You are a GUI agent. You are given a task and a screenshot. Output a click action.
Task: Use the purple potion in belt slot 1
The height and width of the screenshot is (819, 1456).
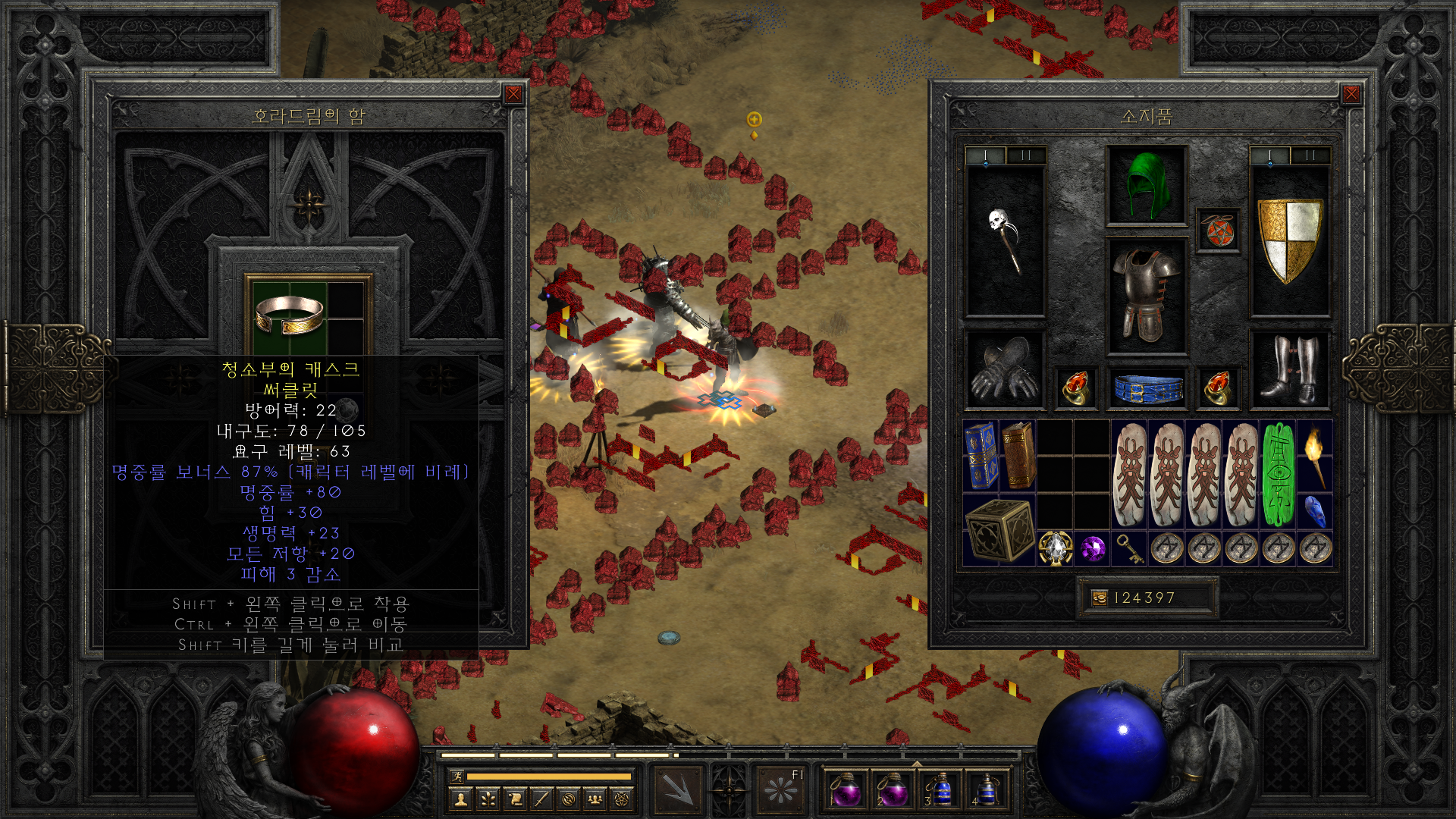click(x=846, y=789)
